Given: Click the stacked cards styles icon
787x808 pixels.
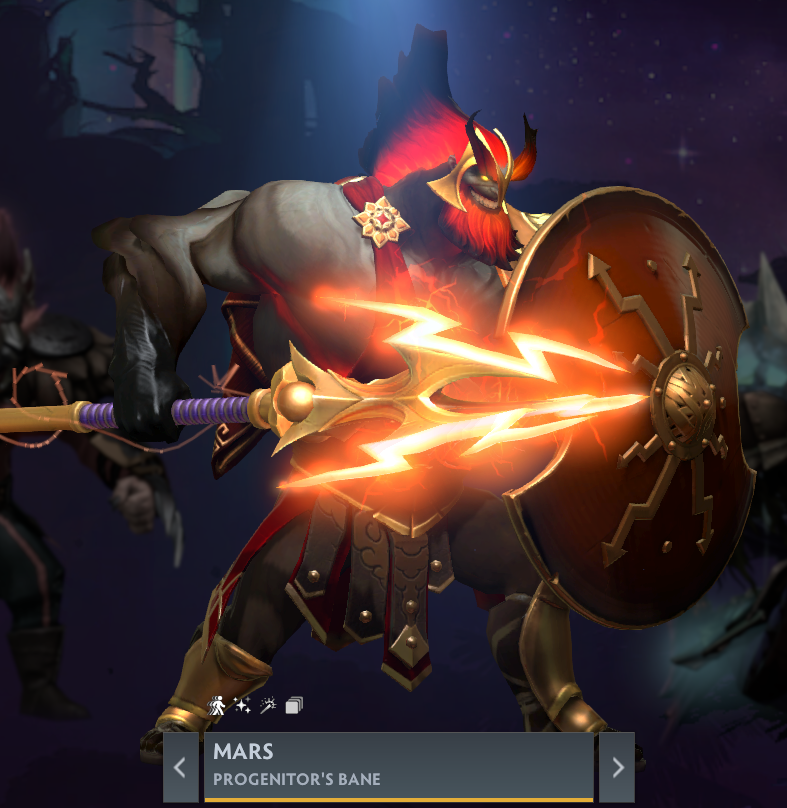Looking at the screenshot, I should (294, 706).
